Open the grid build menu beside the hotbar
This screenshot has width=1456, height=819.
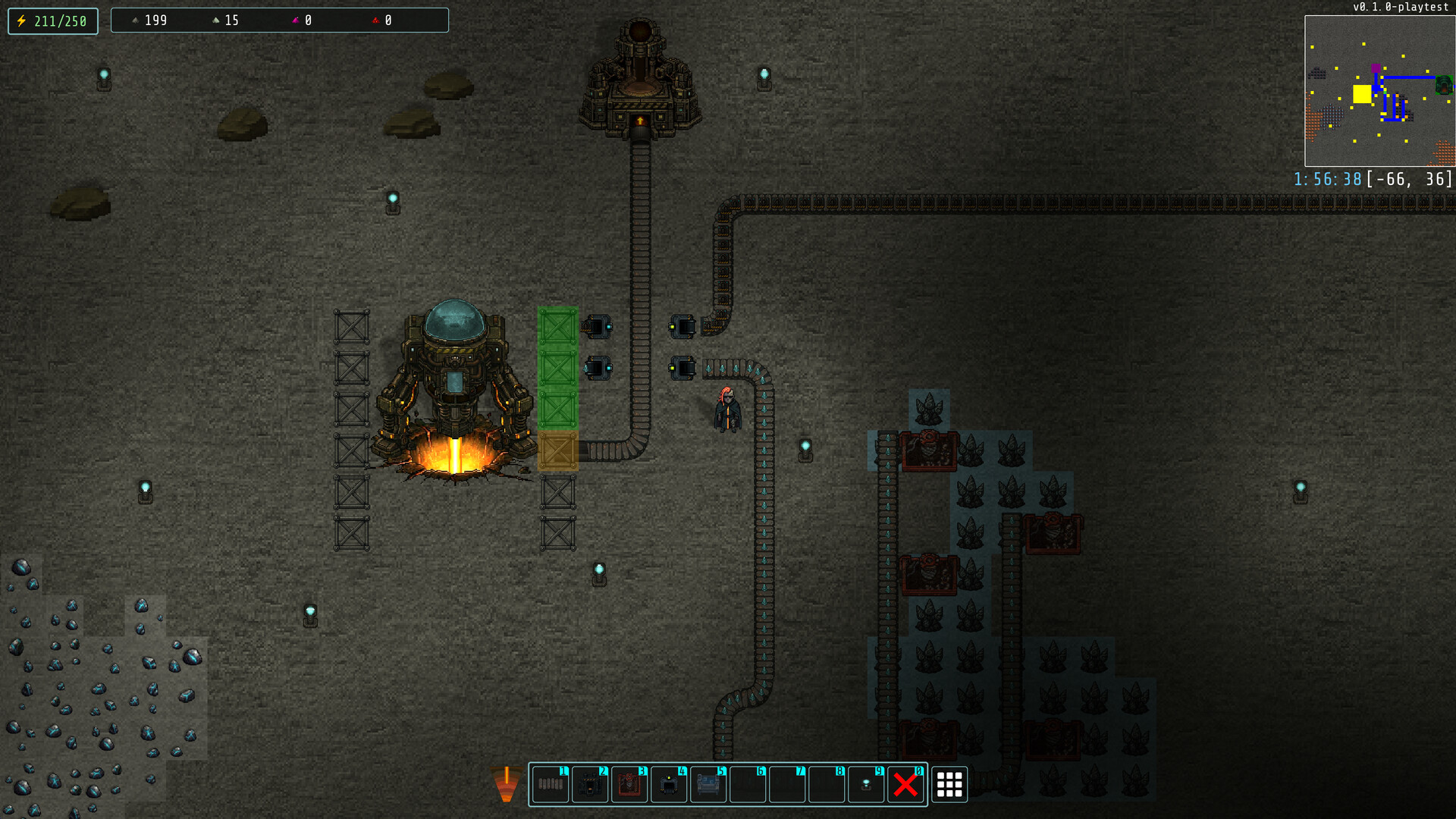point(950,785)
